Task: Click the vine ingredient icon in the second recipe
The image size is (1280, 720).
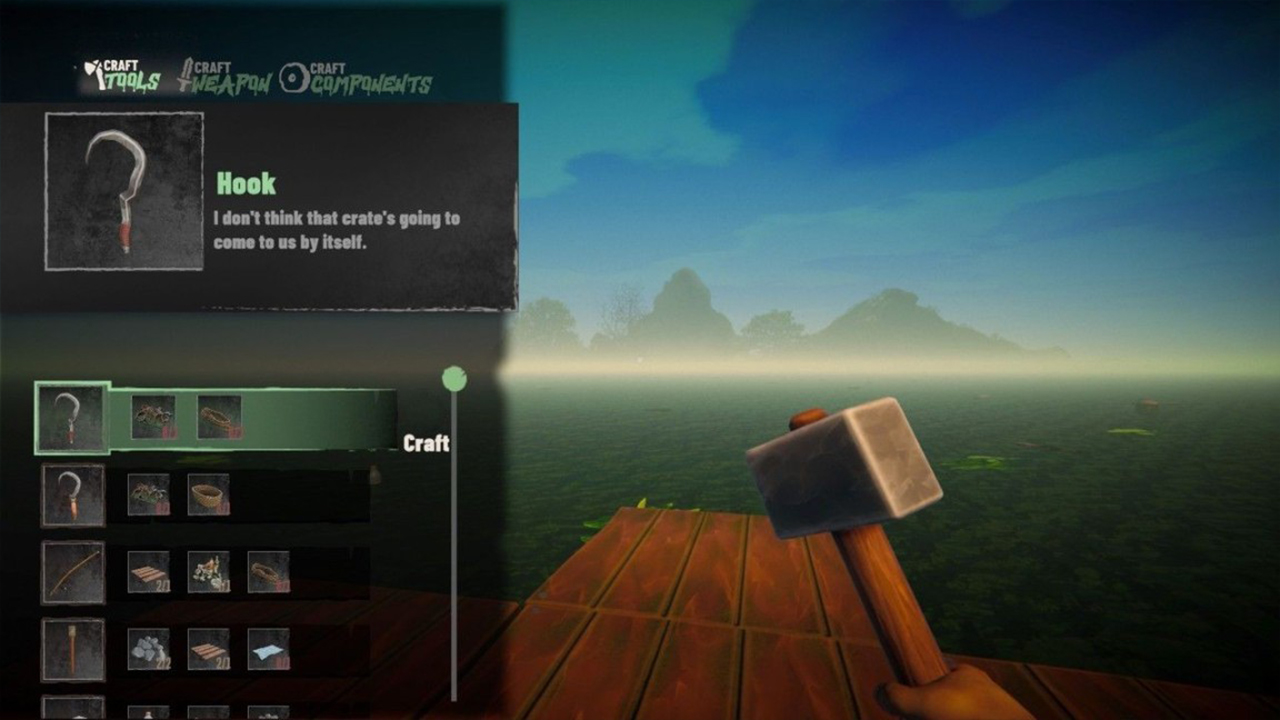Action: pyautogui.click(x=150, y=493)
